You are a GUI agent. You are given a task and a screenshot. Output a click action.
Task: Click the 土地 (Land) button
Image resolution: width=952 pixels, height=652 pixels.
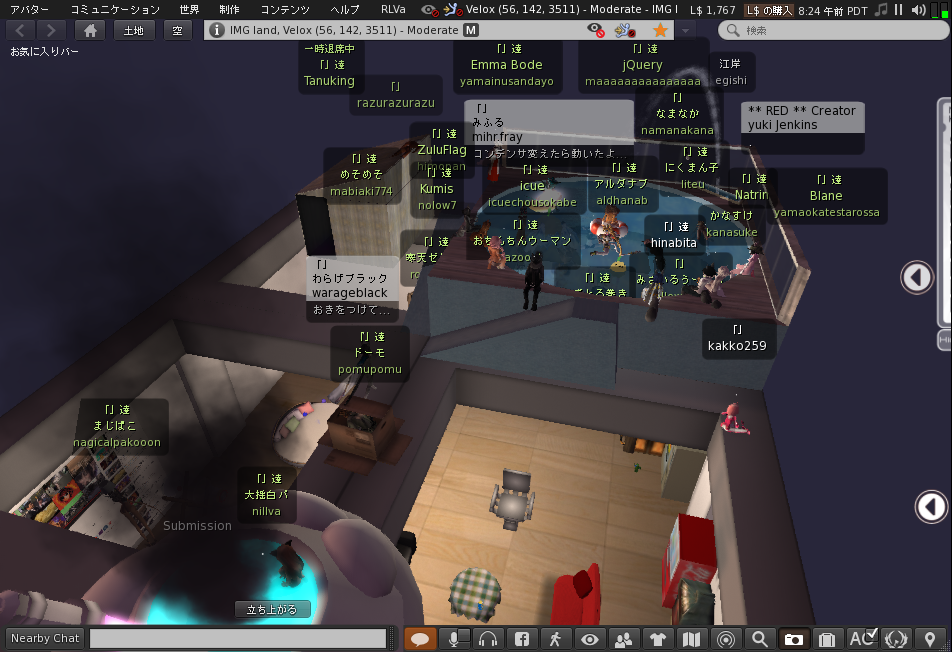pyautogui.click(x=133, y=30)
